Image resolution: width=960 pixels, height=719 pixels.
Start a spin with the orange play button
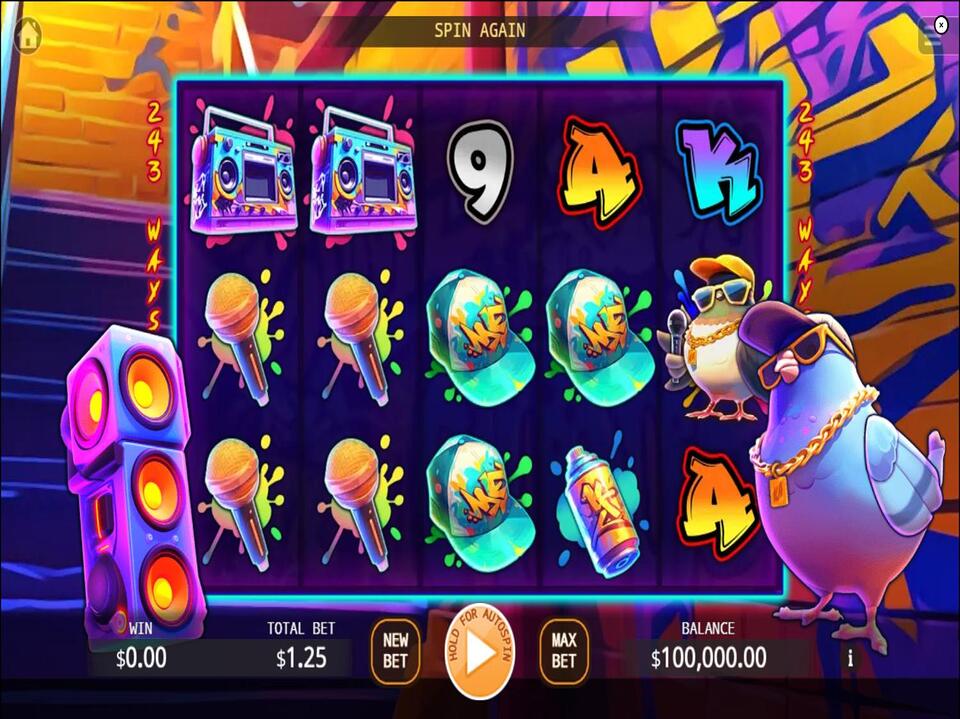(x=479, y=653)
